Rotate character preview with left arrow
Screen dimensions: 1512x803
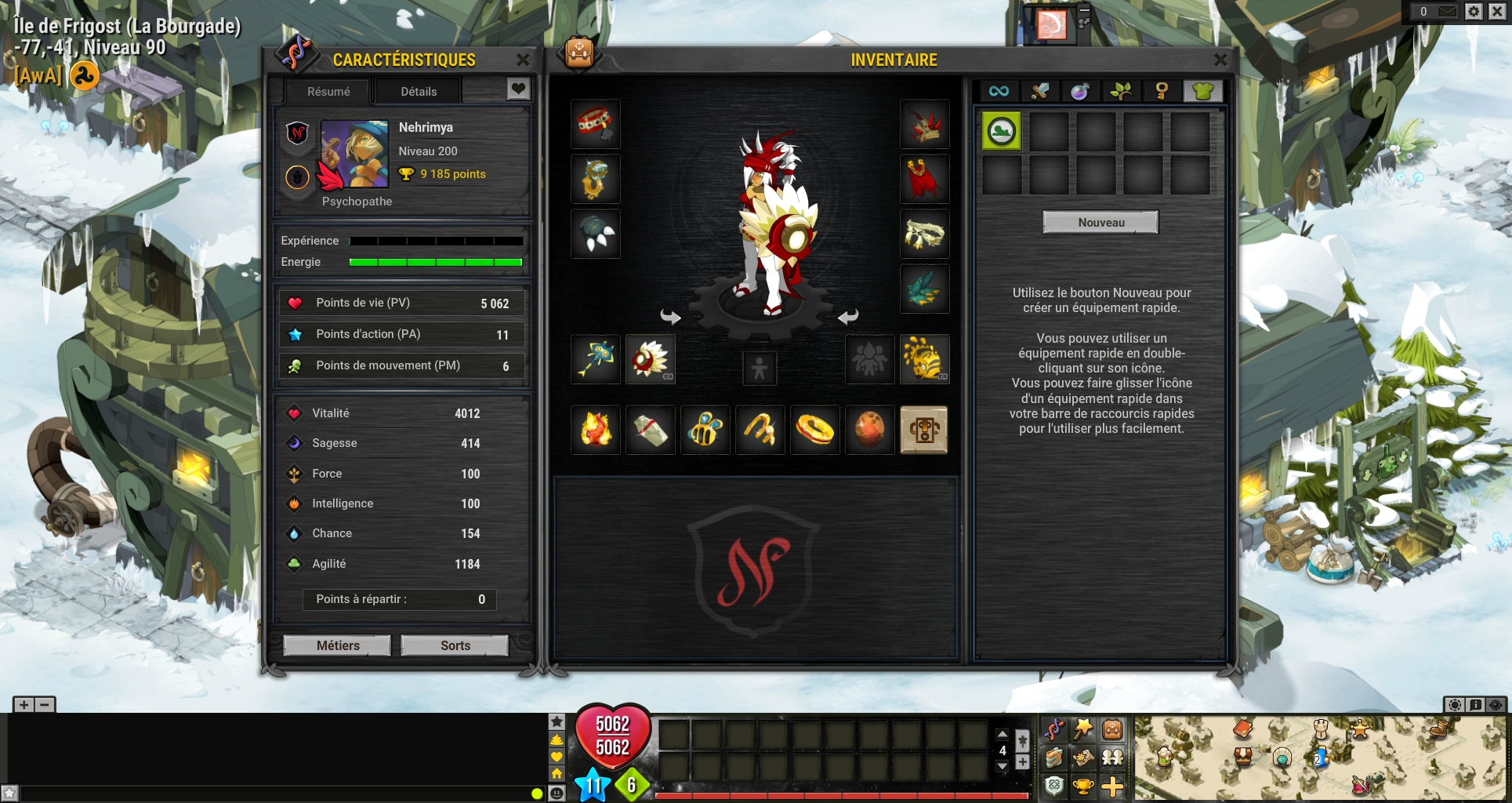671,317
